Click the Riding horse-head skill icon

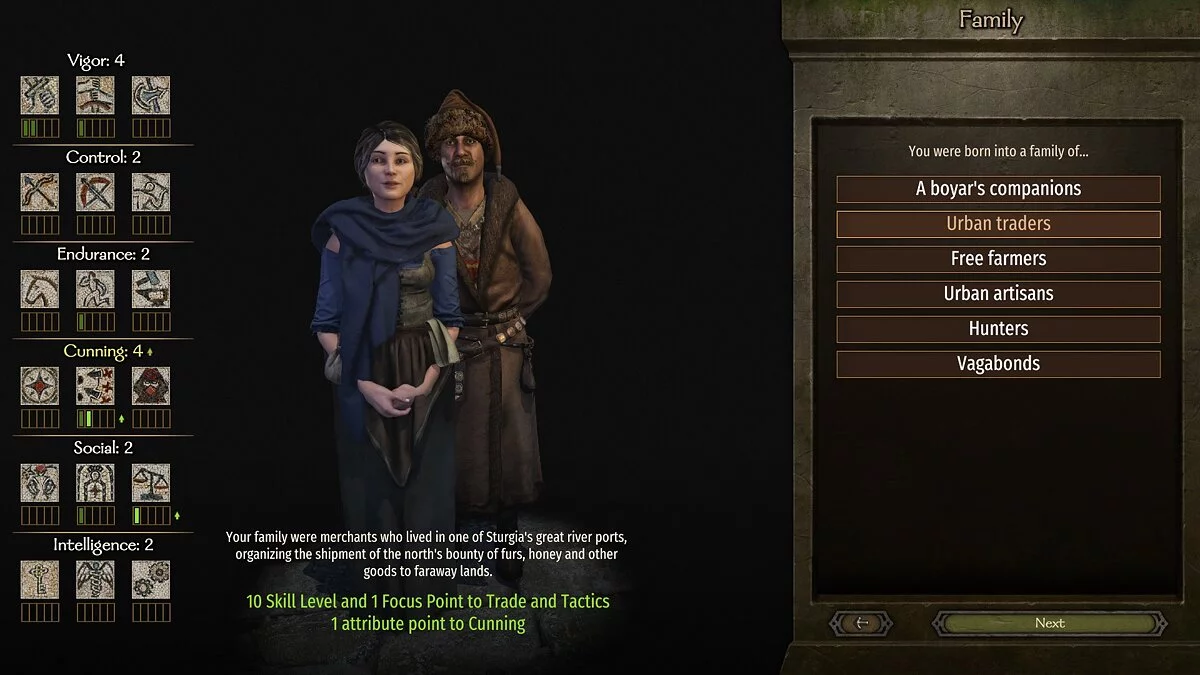tap(40, 289)
